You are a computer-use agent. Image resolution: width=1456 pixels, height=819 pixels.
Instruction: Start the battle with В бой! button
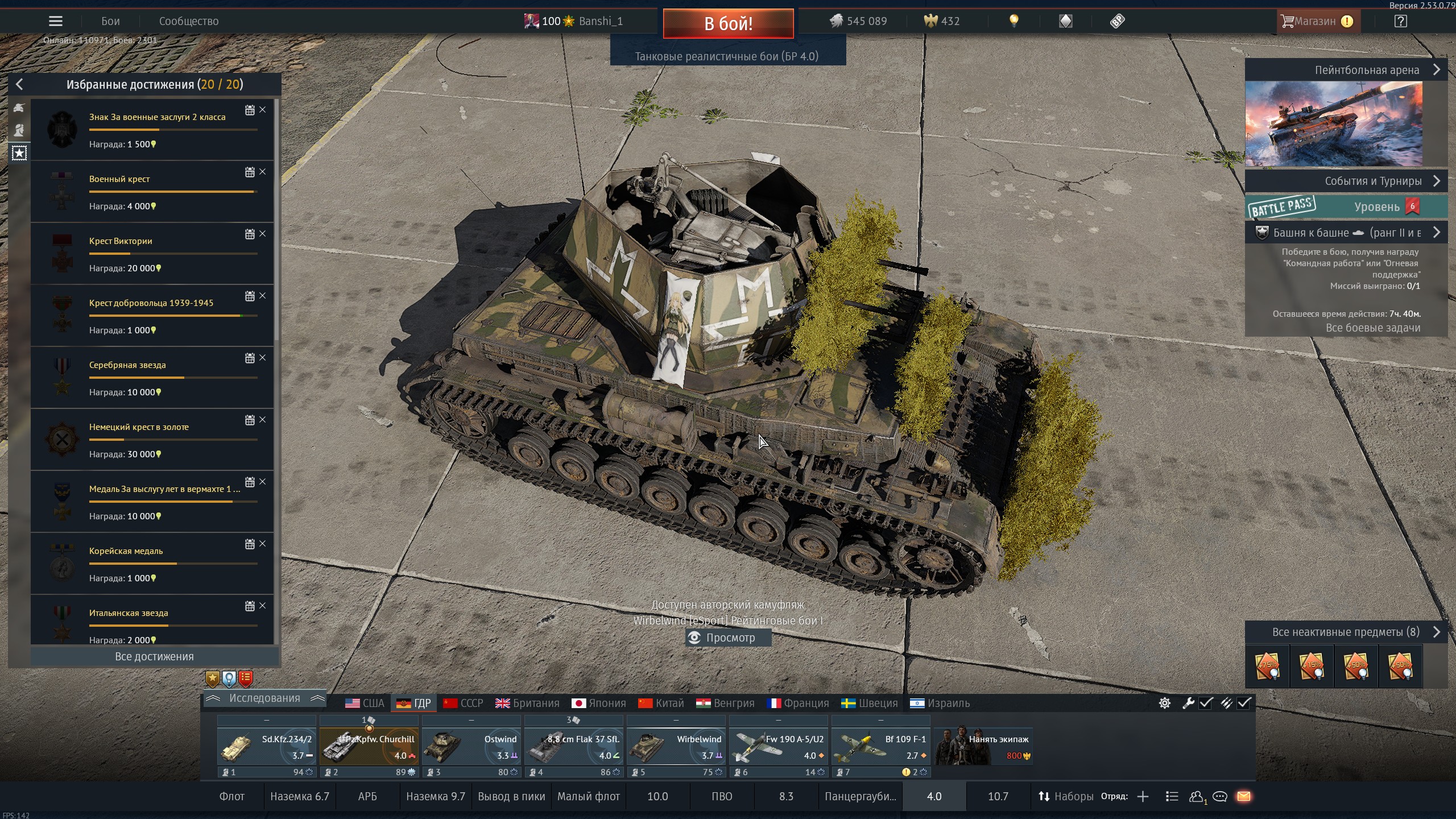(x=728, y=23)
